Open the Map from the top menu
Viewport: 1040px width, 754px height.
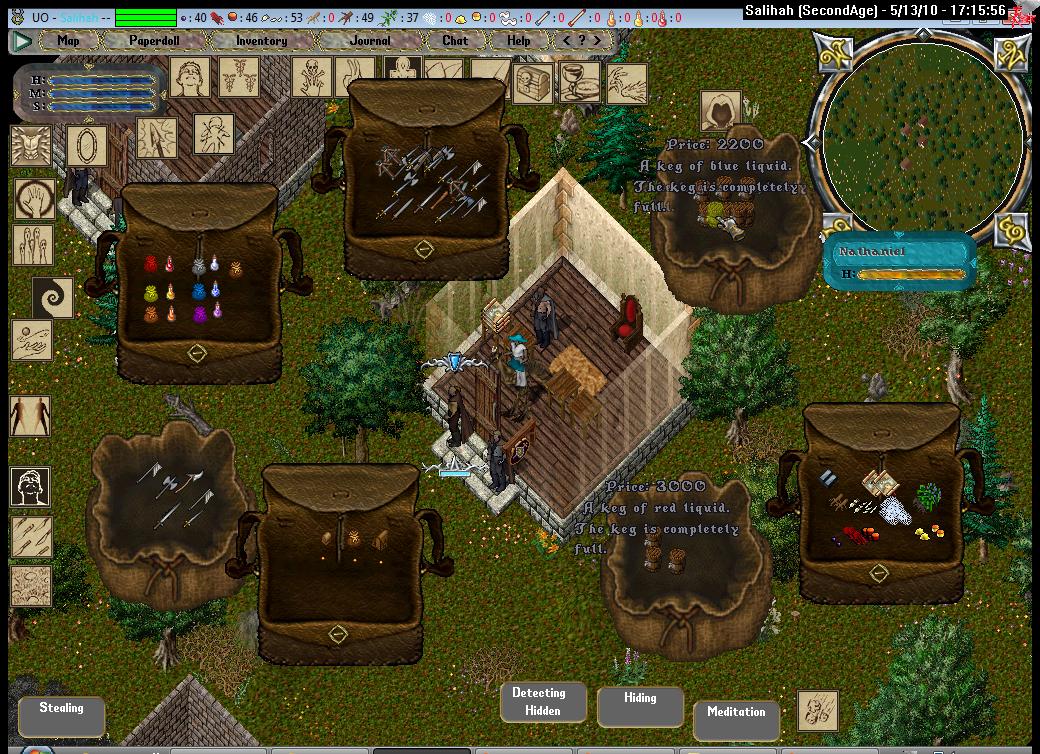[x=68, y=41]
